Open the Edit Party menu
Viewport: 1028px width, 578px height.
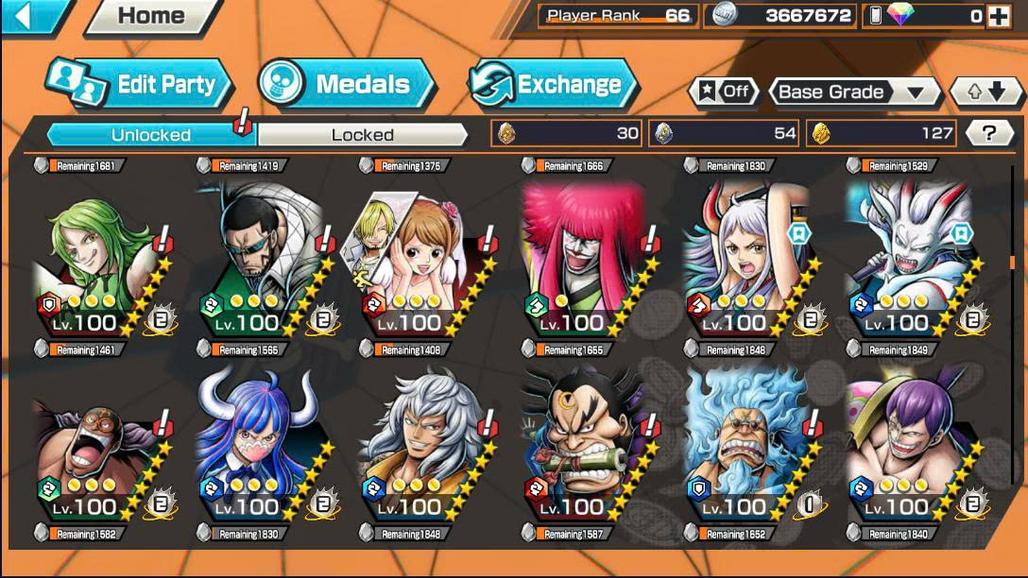(140, 85)
